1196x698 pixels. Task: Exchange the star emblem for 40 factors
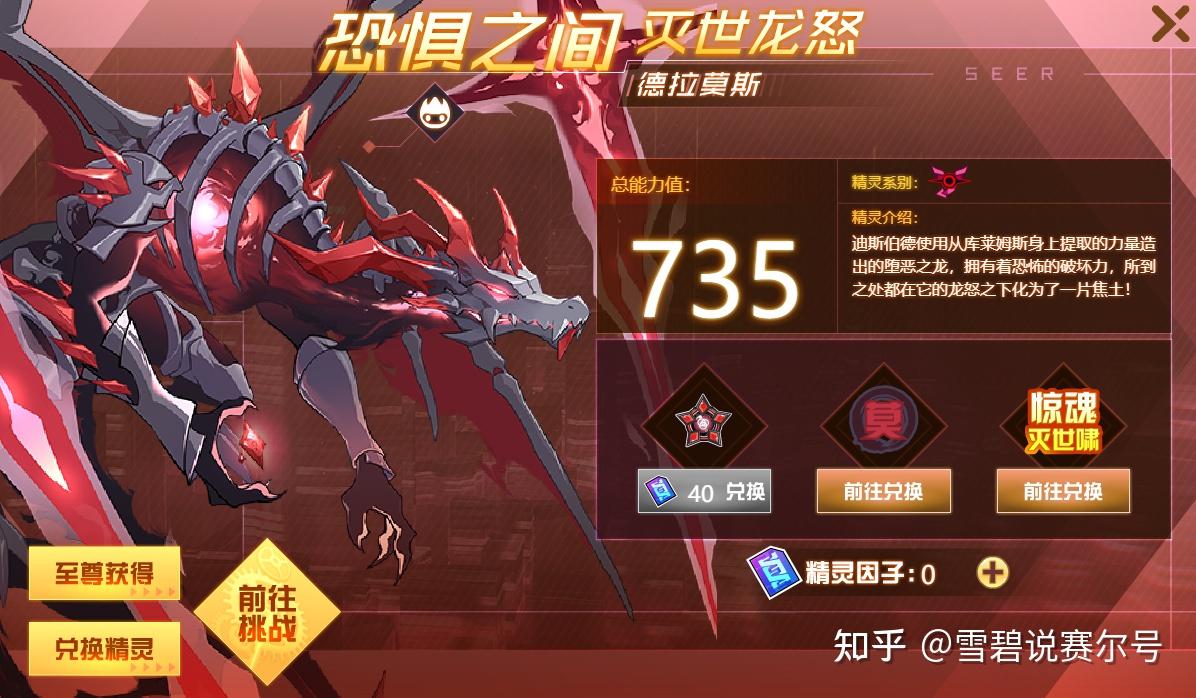[704, 491]
